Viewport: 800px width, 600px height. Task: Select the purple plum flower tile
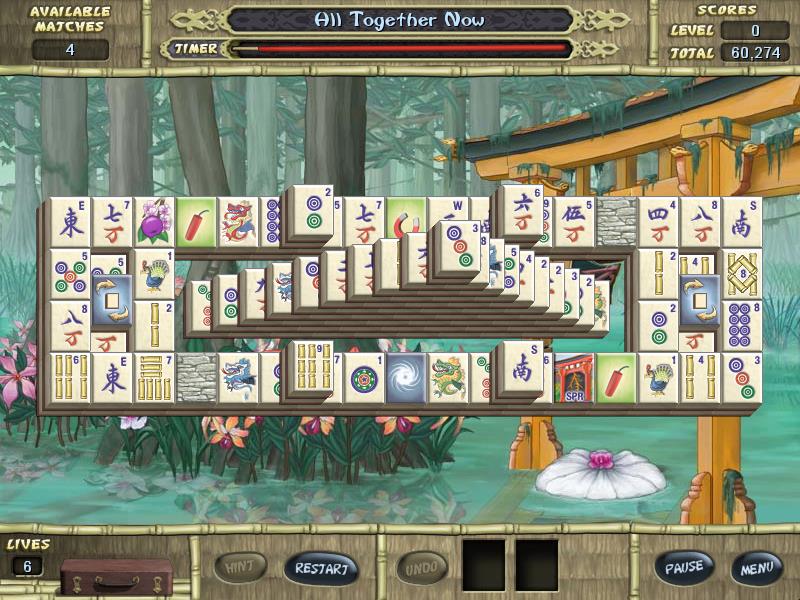pyautogui.click(x=155, y=221)
